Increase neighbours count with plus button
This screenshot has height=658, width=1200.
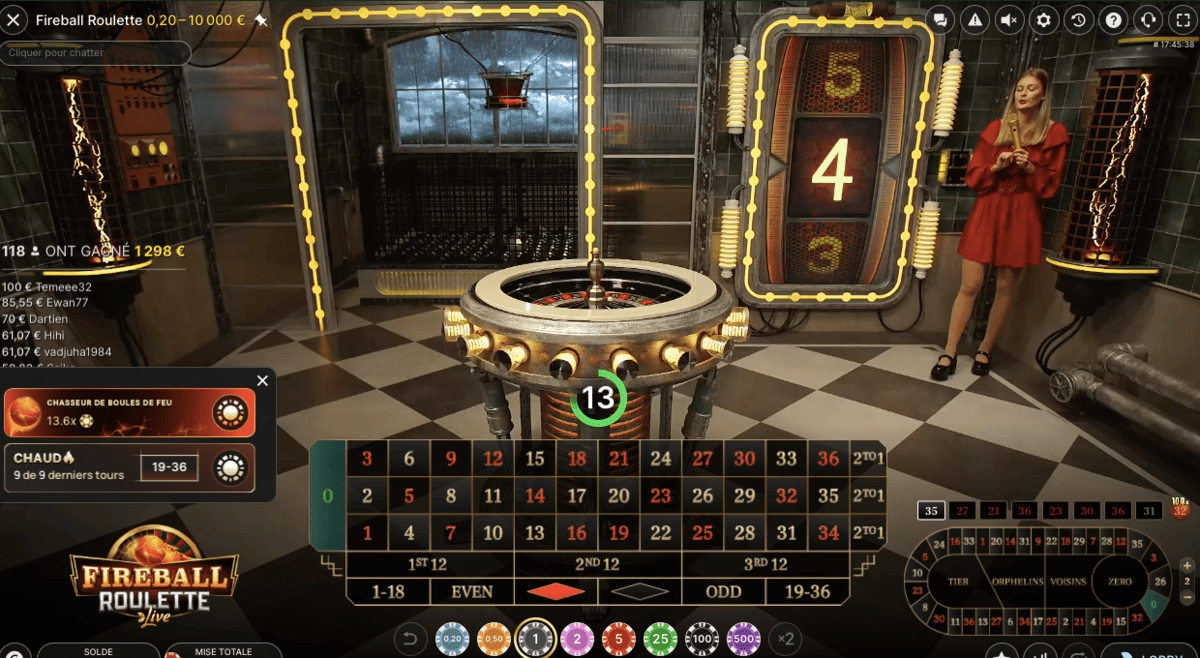(x=1188, y=564)
